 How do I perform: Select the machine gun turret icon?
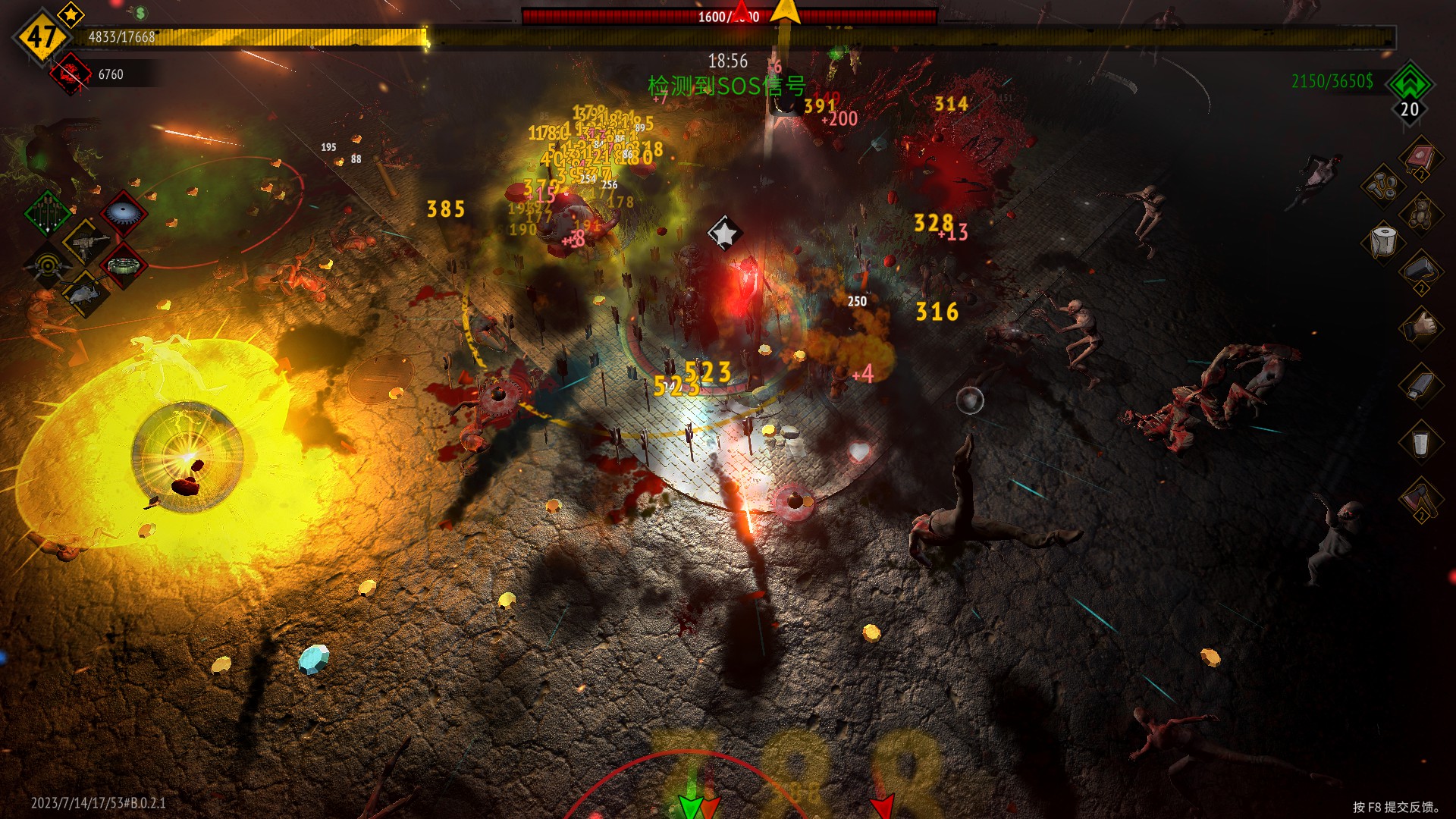point(86,243)
